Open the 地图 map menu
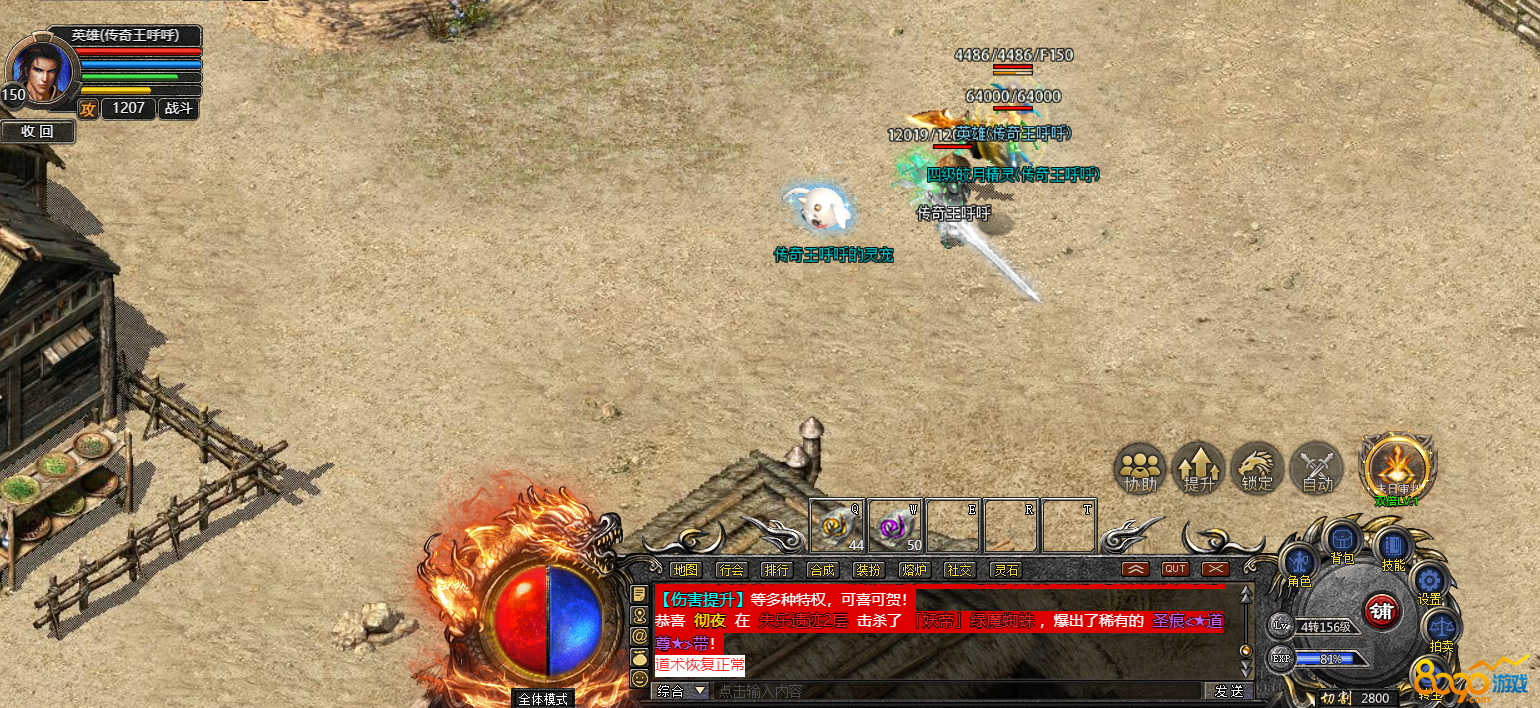This screenshot has height=708, width=1540. [x=685, y=570]
